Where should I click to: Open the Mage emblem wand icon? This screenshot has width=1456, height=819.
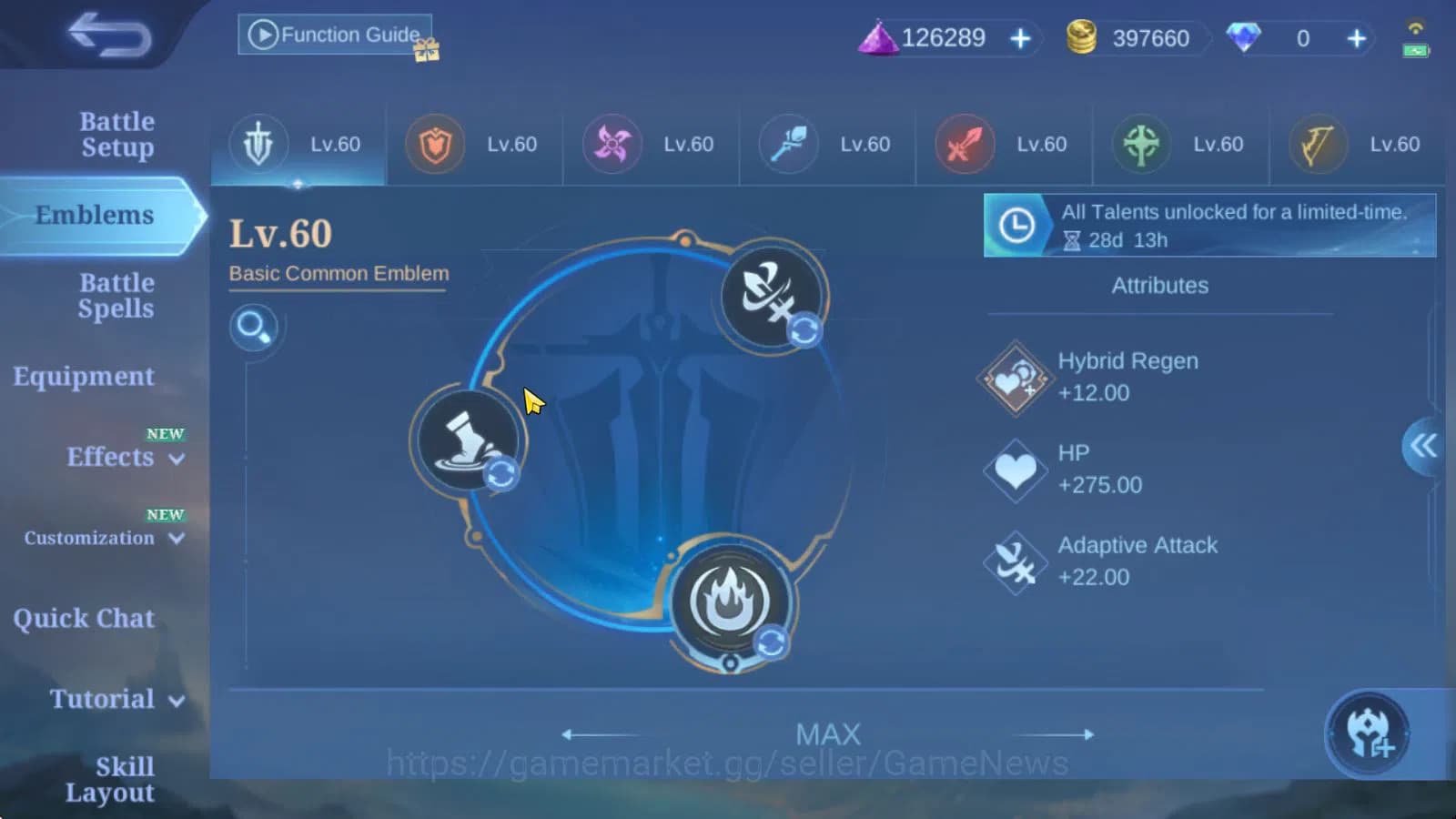pos(786,144)
